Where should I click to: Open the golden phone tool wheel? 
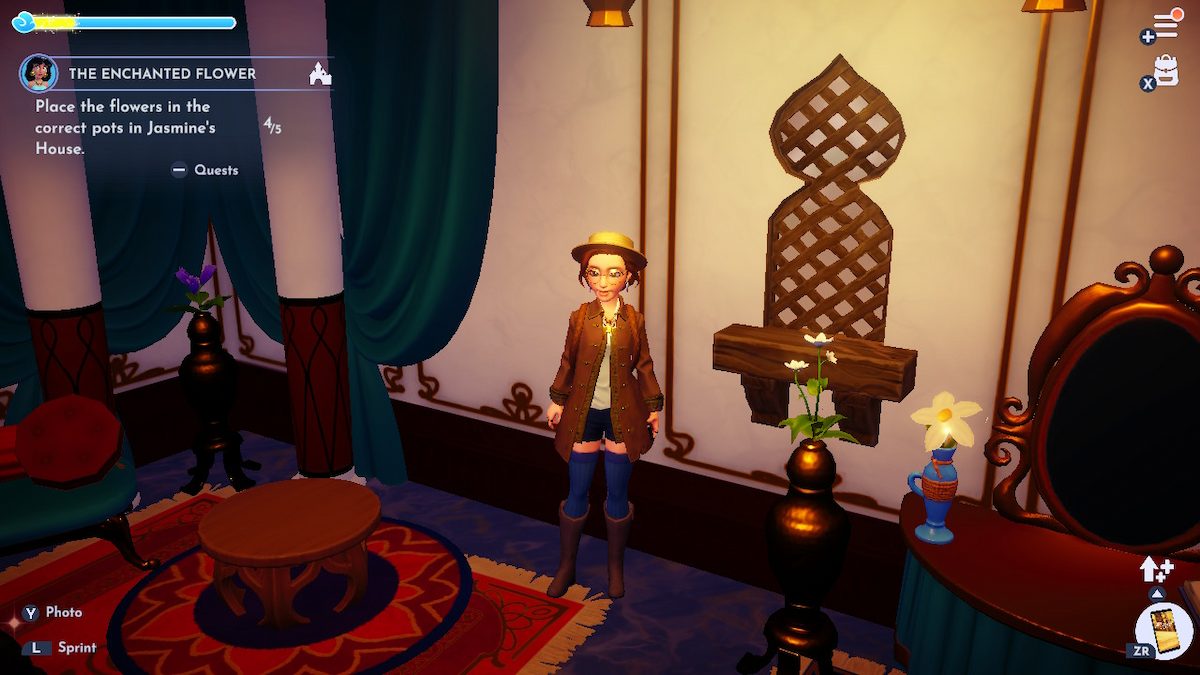pyautogui.click(x=1165, y=631)
